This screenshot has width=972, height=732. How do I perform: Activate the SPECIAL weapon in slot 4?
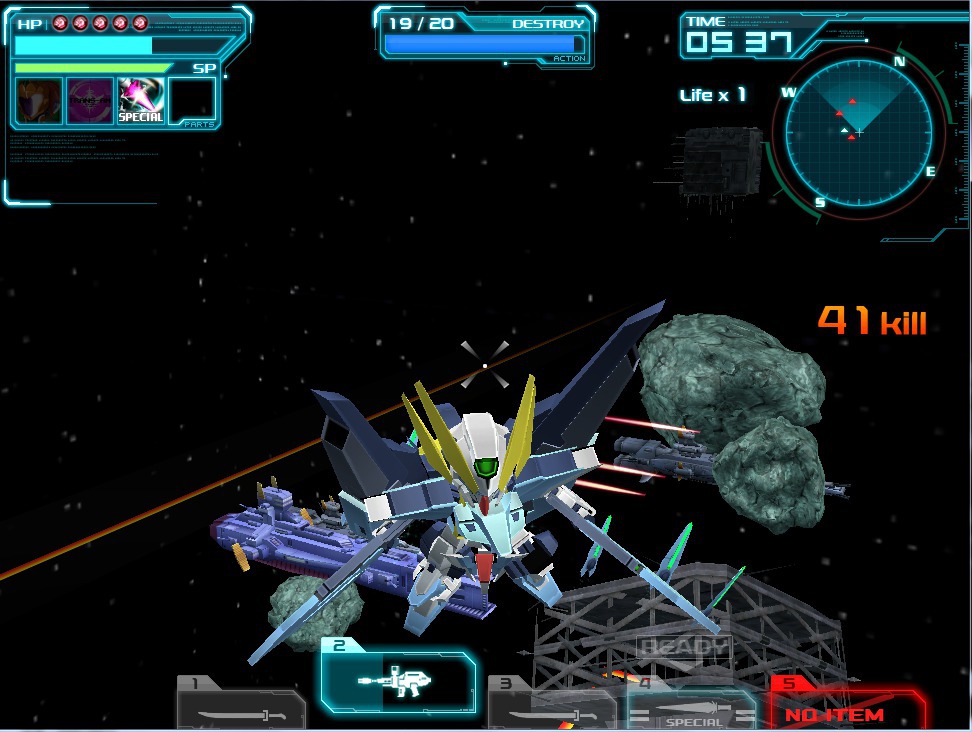click(691, 709)
